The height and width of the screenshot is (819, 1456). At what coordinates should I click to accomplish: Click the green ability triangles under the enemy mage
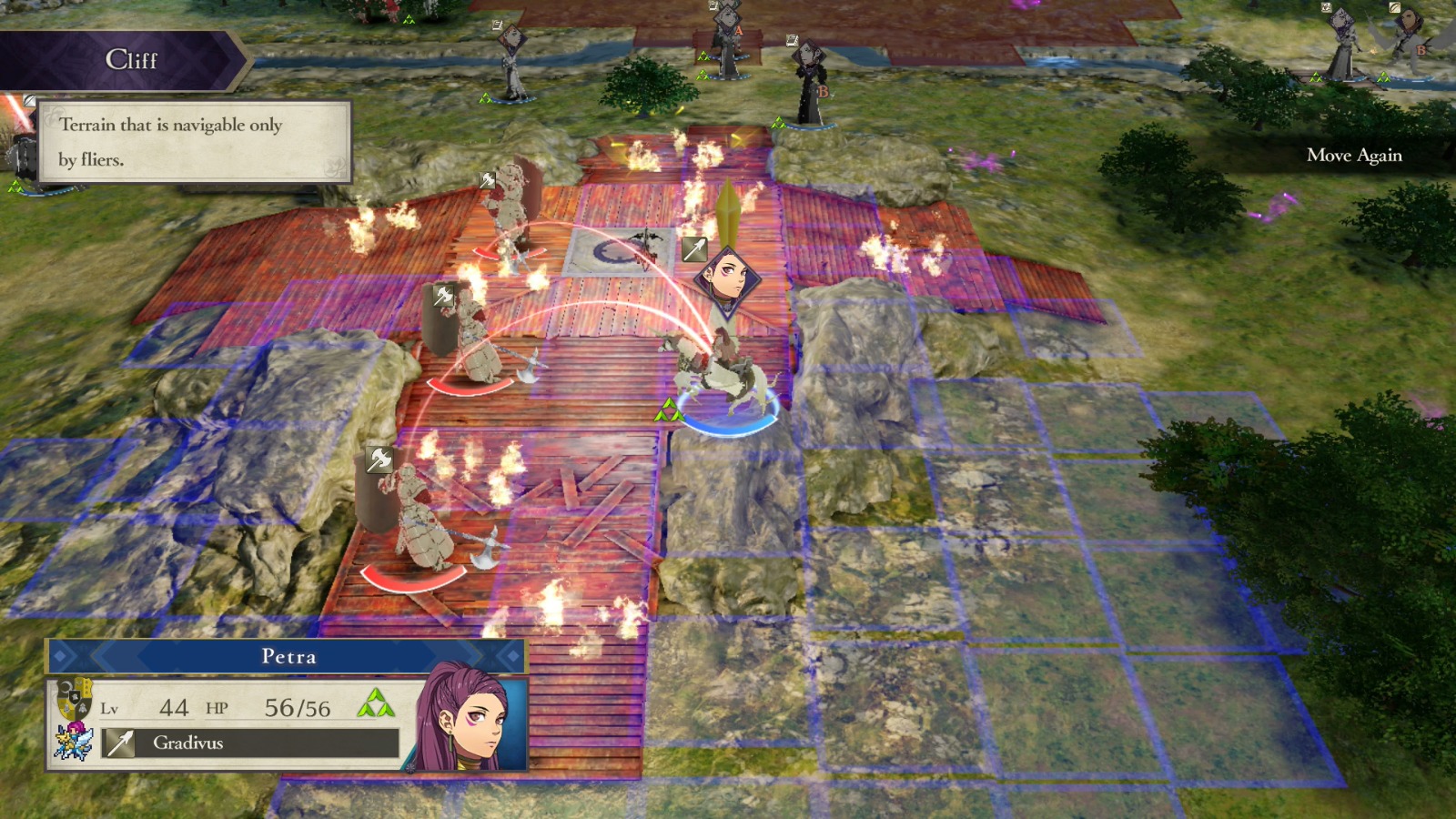[779, 124]
